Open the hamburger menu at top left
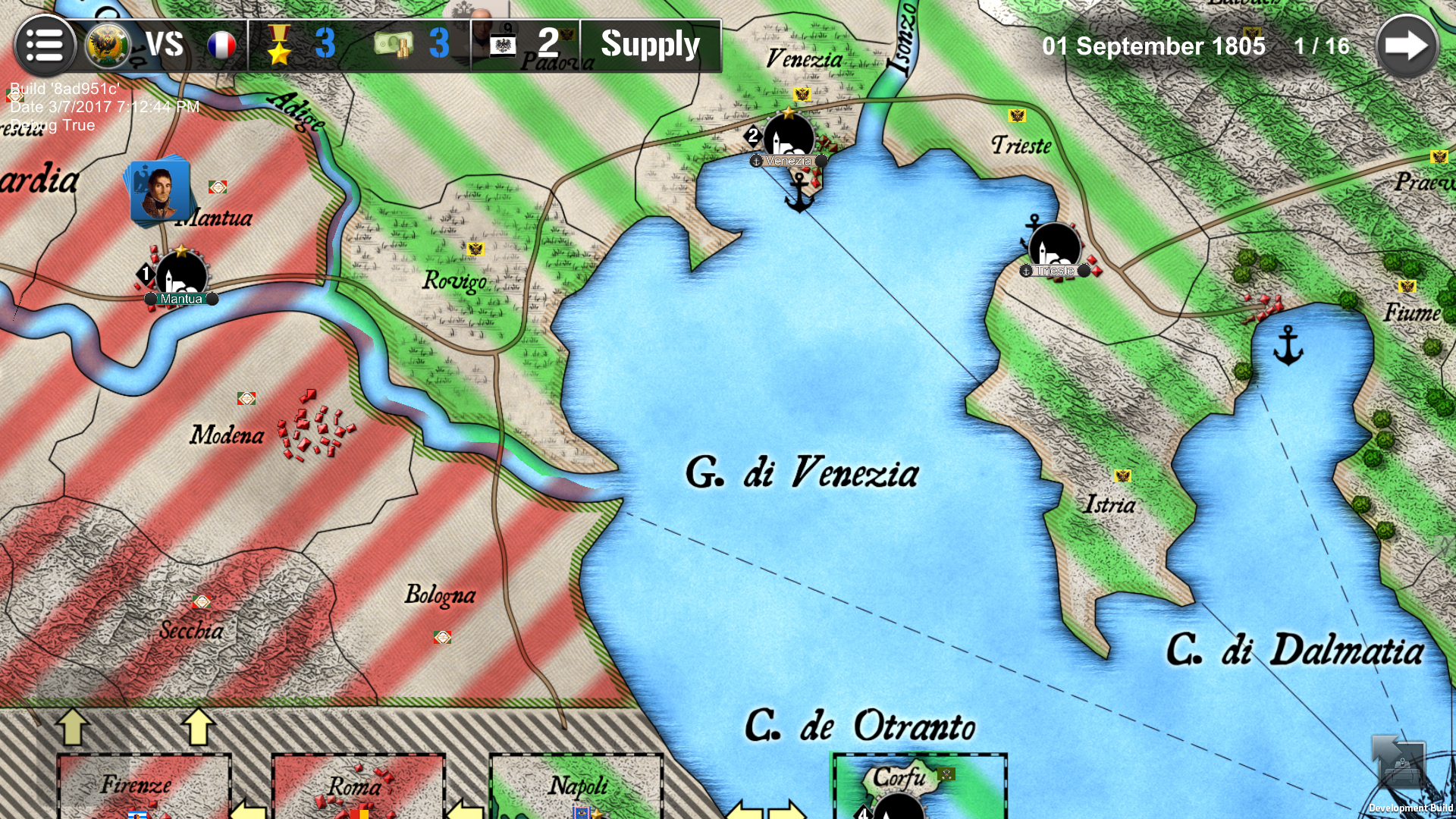Screen dimensions: 1456x819 pyautogui.click(x=45, y=43)
